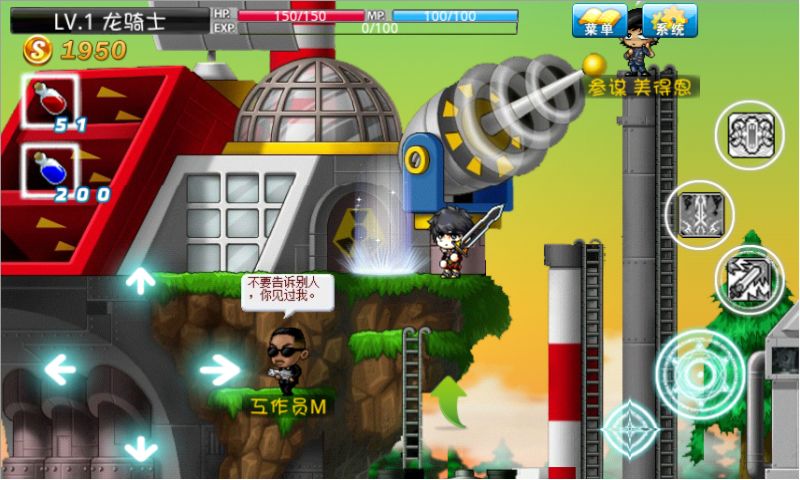
Task: Open the 菜单 menu button
Action: point(599,21)
